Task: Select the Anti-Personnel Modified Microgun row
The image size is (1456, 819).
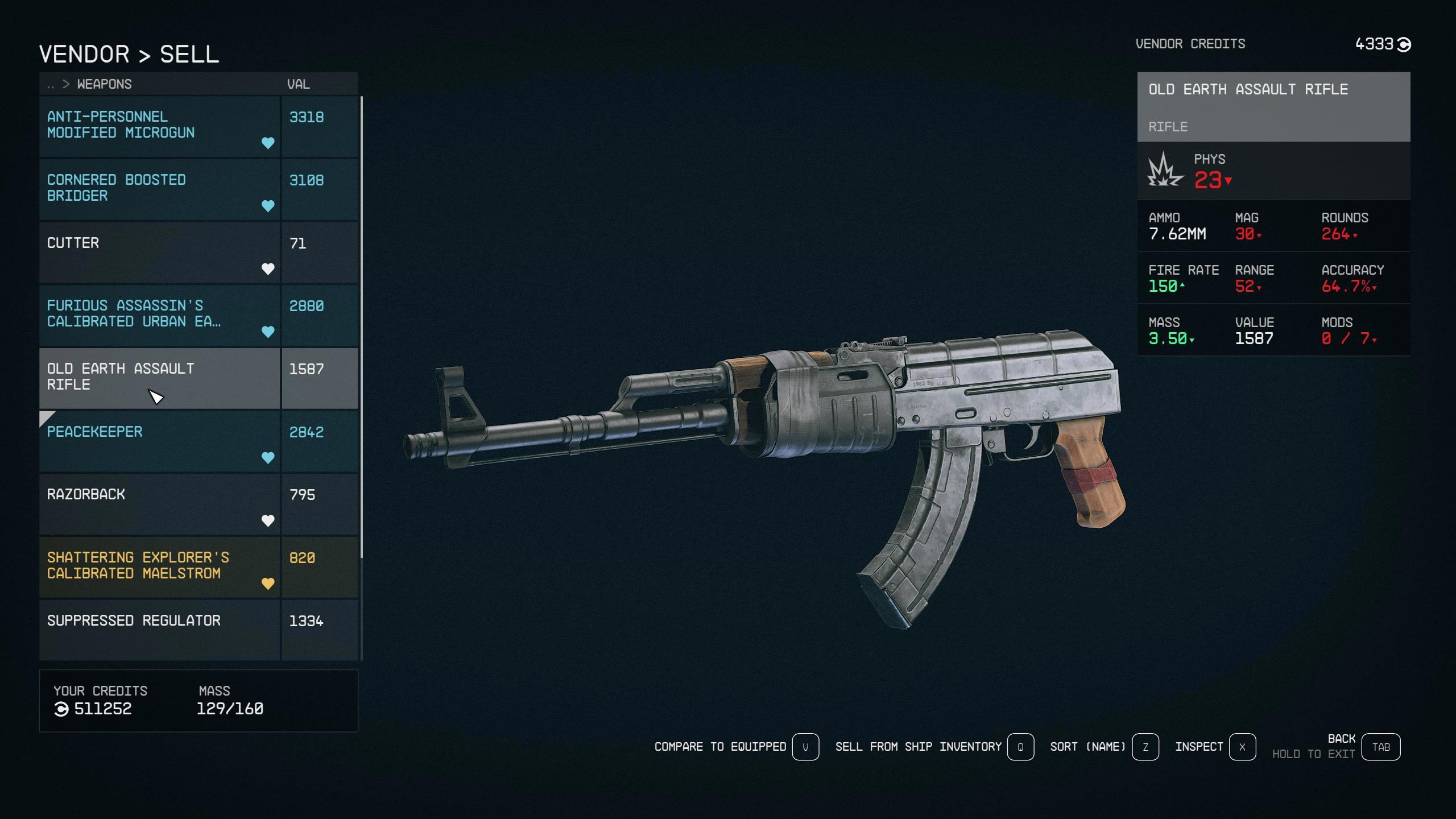Action: [159, 126]
